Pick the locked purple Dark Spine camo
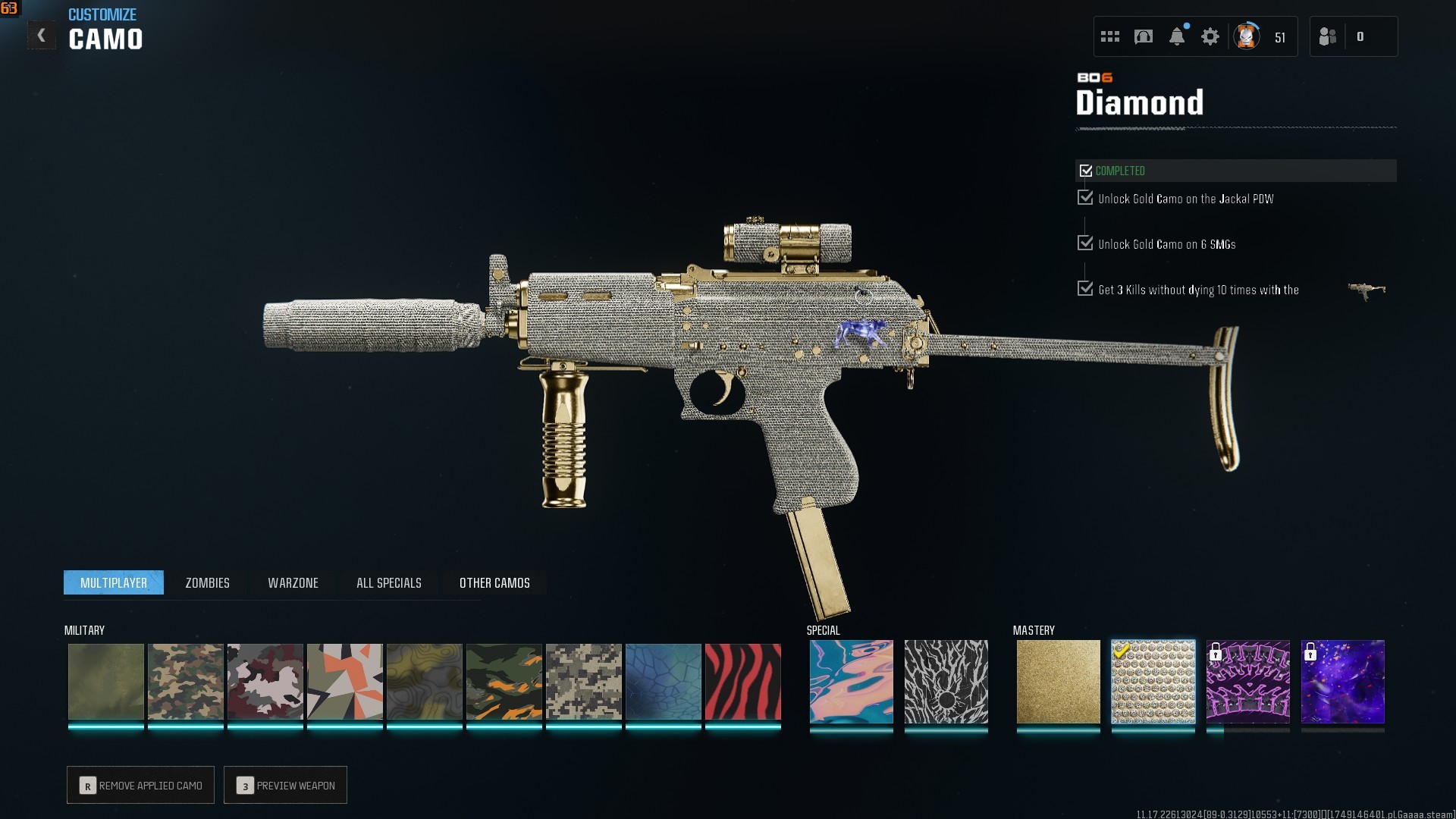The image size is (1456, 819). point(1247,681)
